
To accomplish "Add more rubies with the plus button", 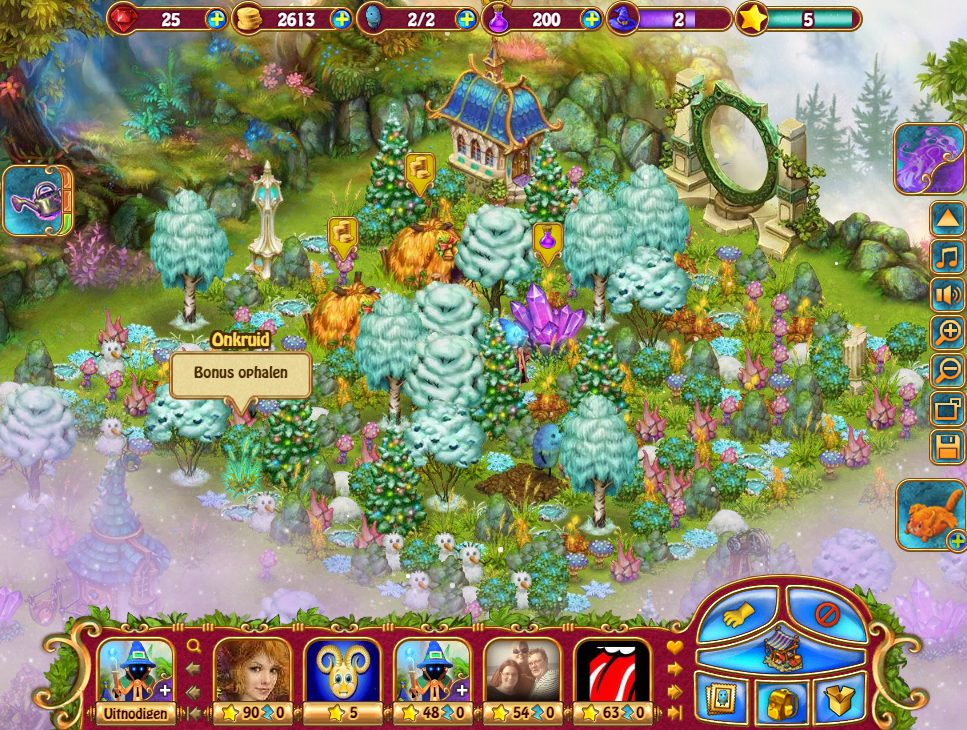I will click(x=217, y=19).
